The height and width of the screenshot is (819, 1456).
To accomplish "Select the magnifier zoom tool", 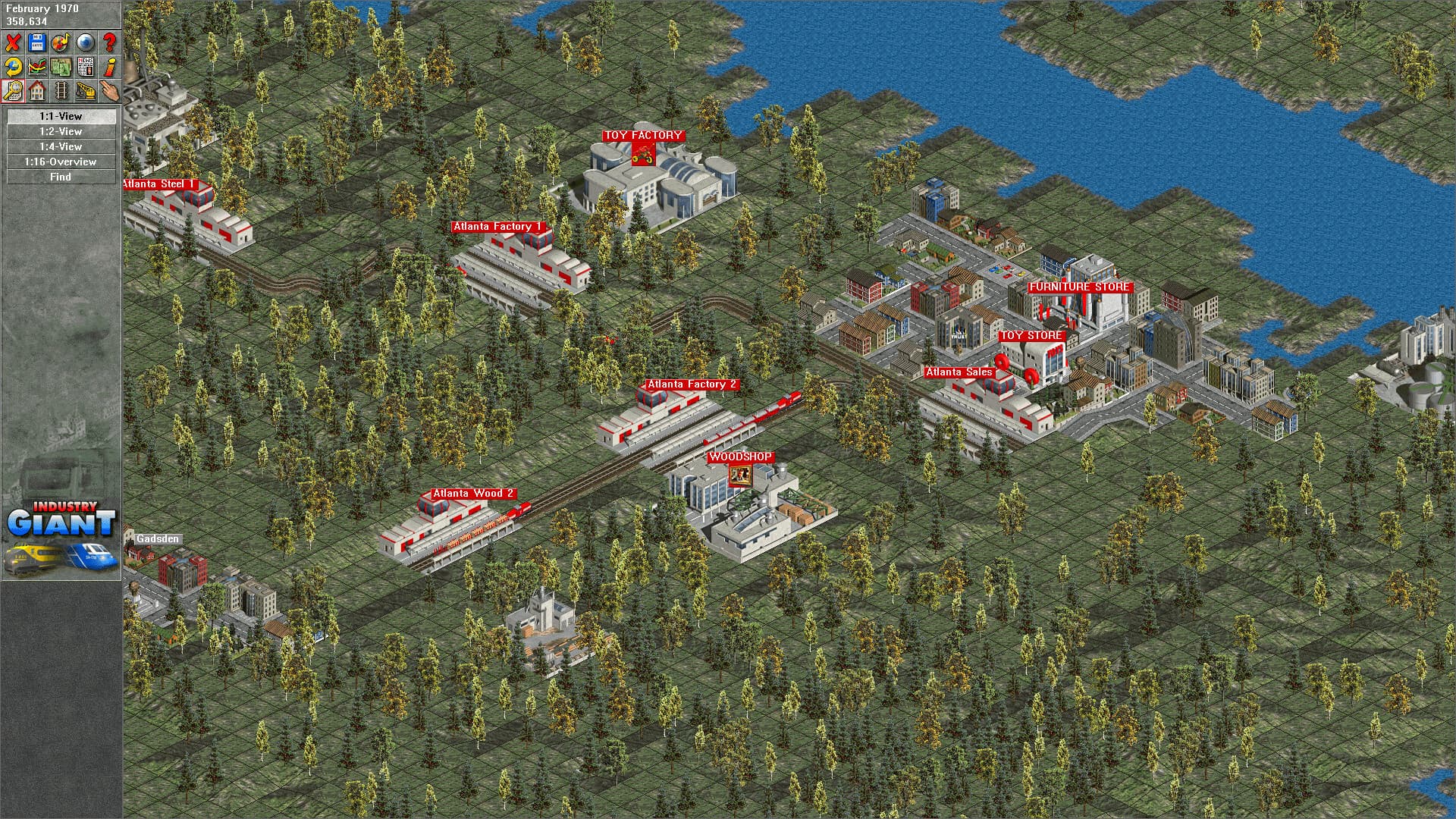I will pyautogui.click(x=12, y=91).
